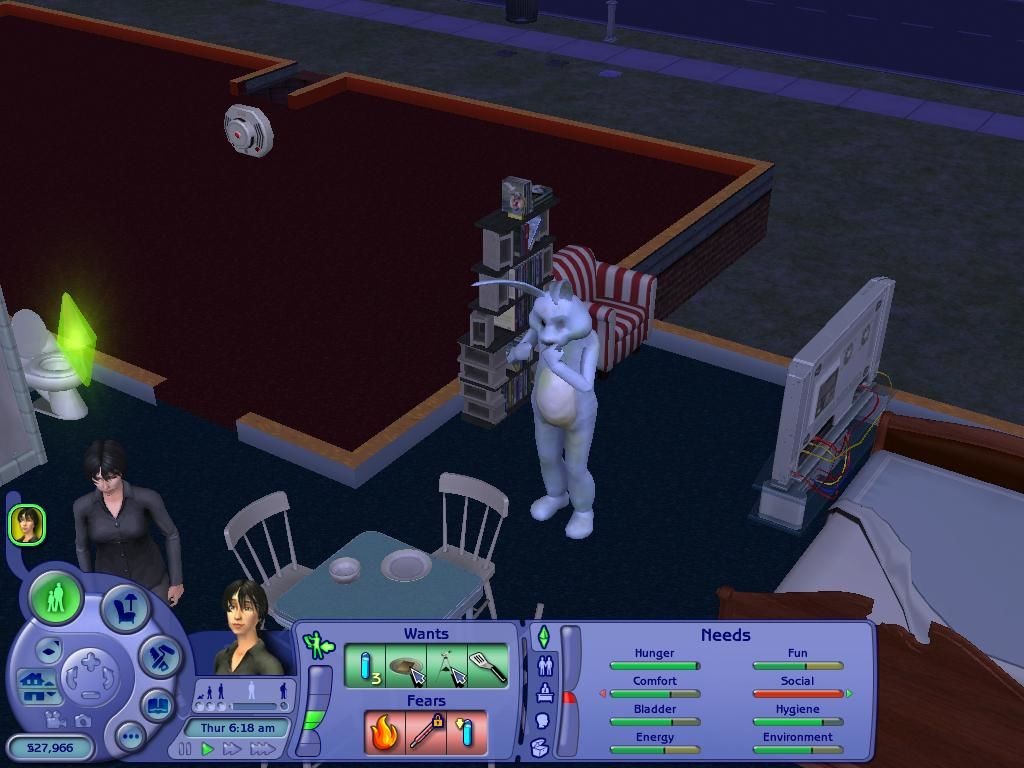Set game speed to triple fast-forward

[262, 749]
